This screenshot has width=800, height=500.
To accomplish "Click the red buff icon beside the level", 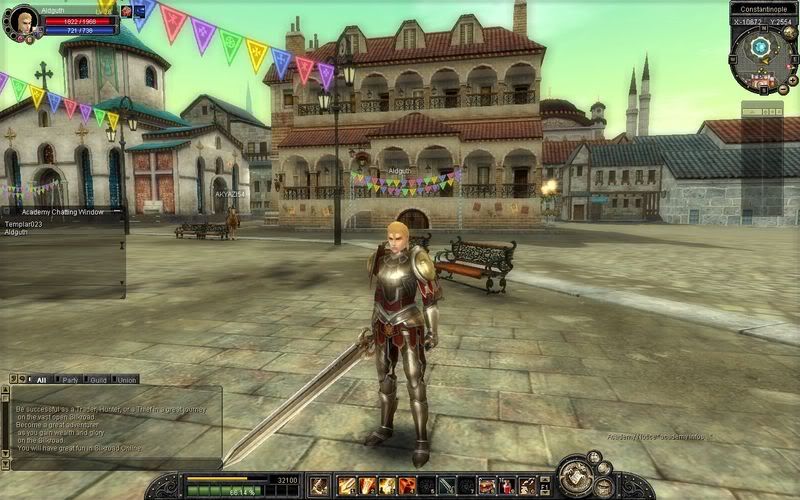I will point(127,11).
